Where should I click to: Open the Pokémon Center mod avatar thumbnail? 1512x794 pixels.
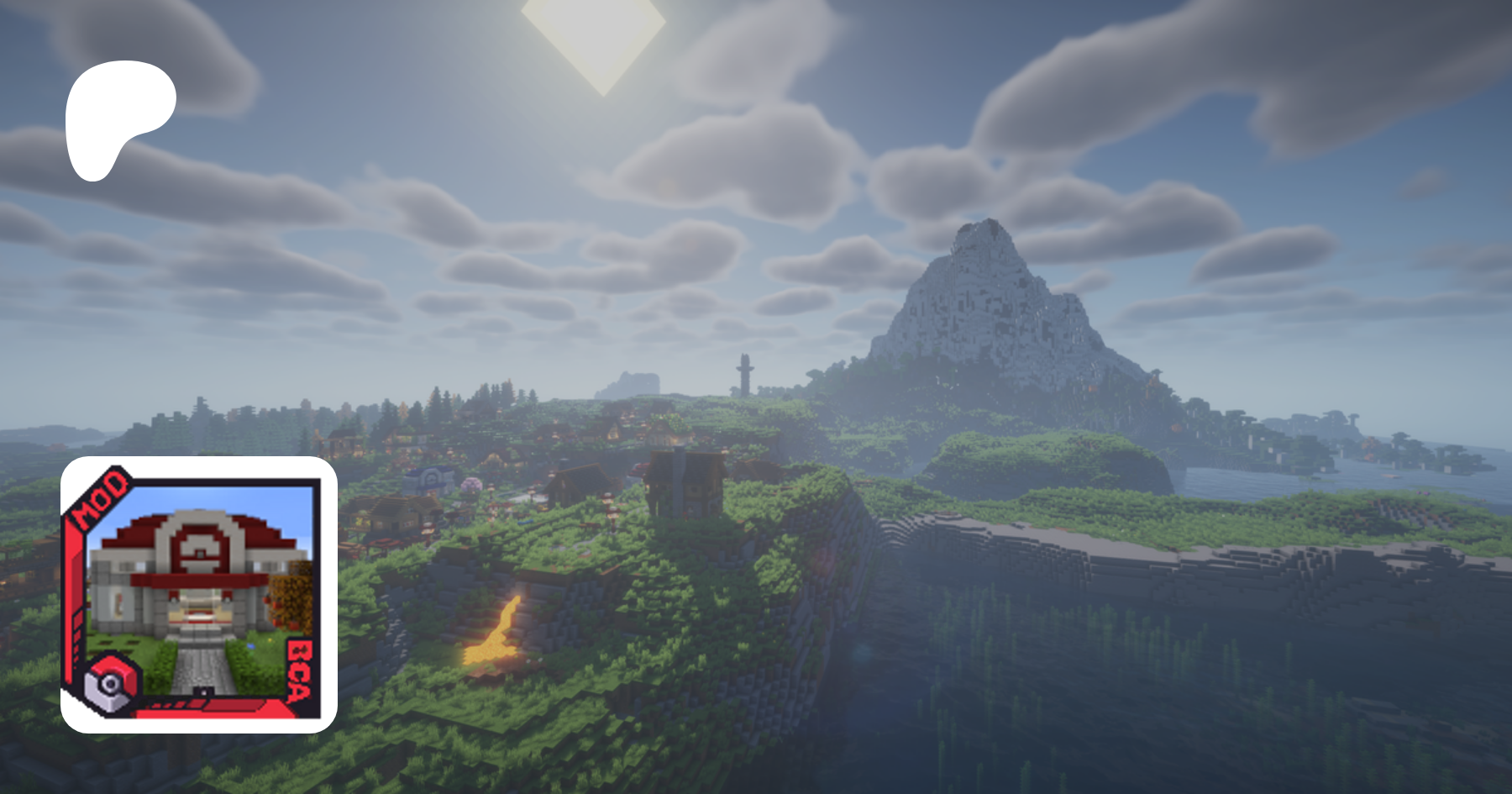coord(199,595)
